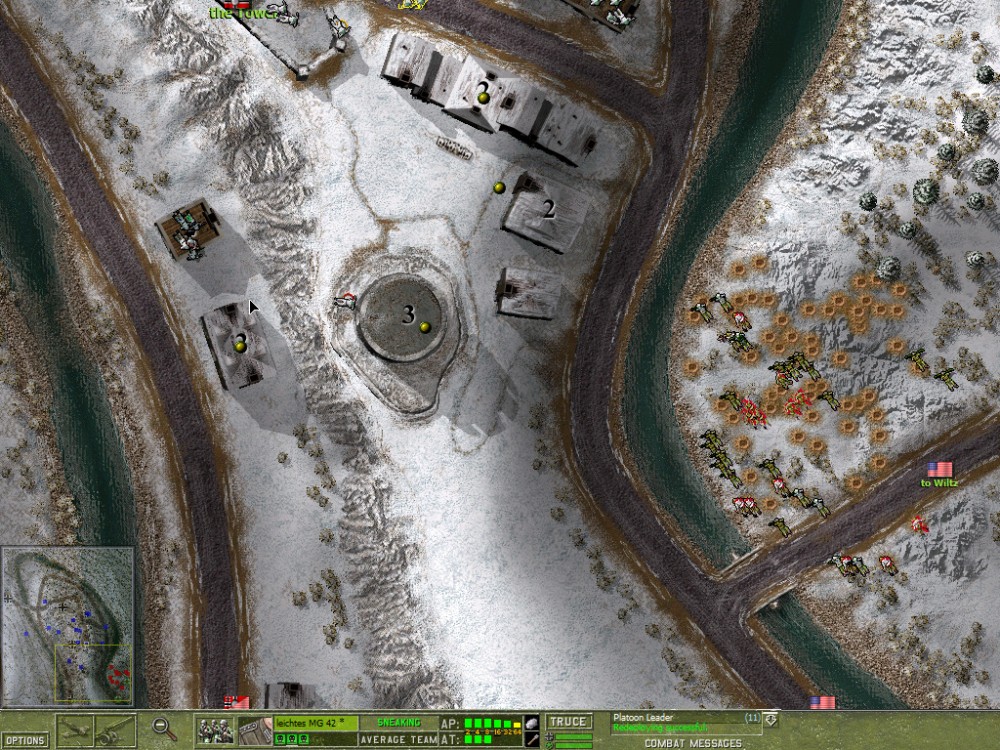Expand the combat messages dropdown arrow
The height and width of the screenshot is (750, 1000).
click(x=770, y=719)
